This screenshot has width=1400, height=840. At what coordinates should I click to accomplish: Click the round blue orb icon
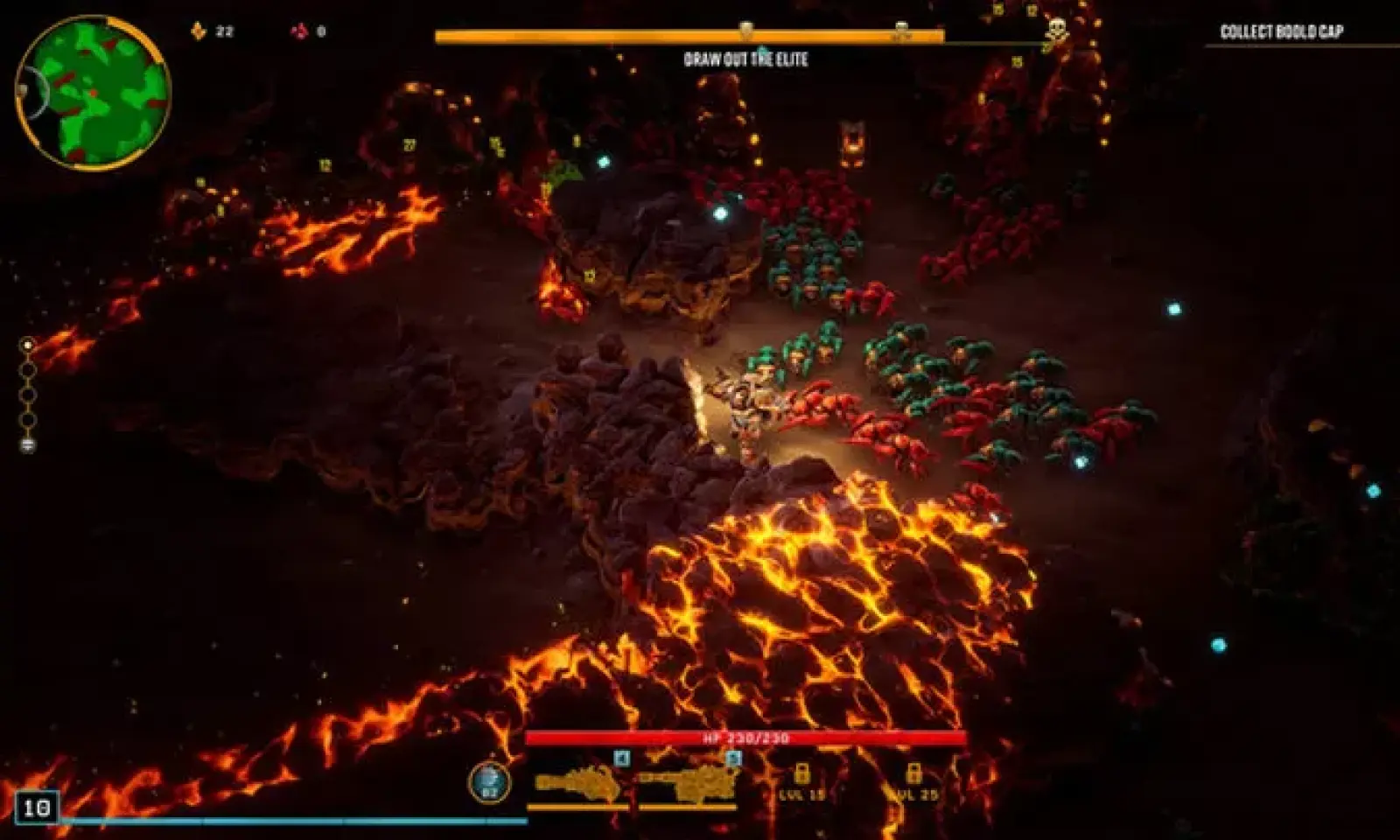(x=489, y=782)
